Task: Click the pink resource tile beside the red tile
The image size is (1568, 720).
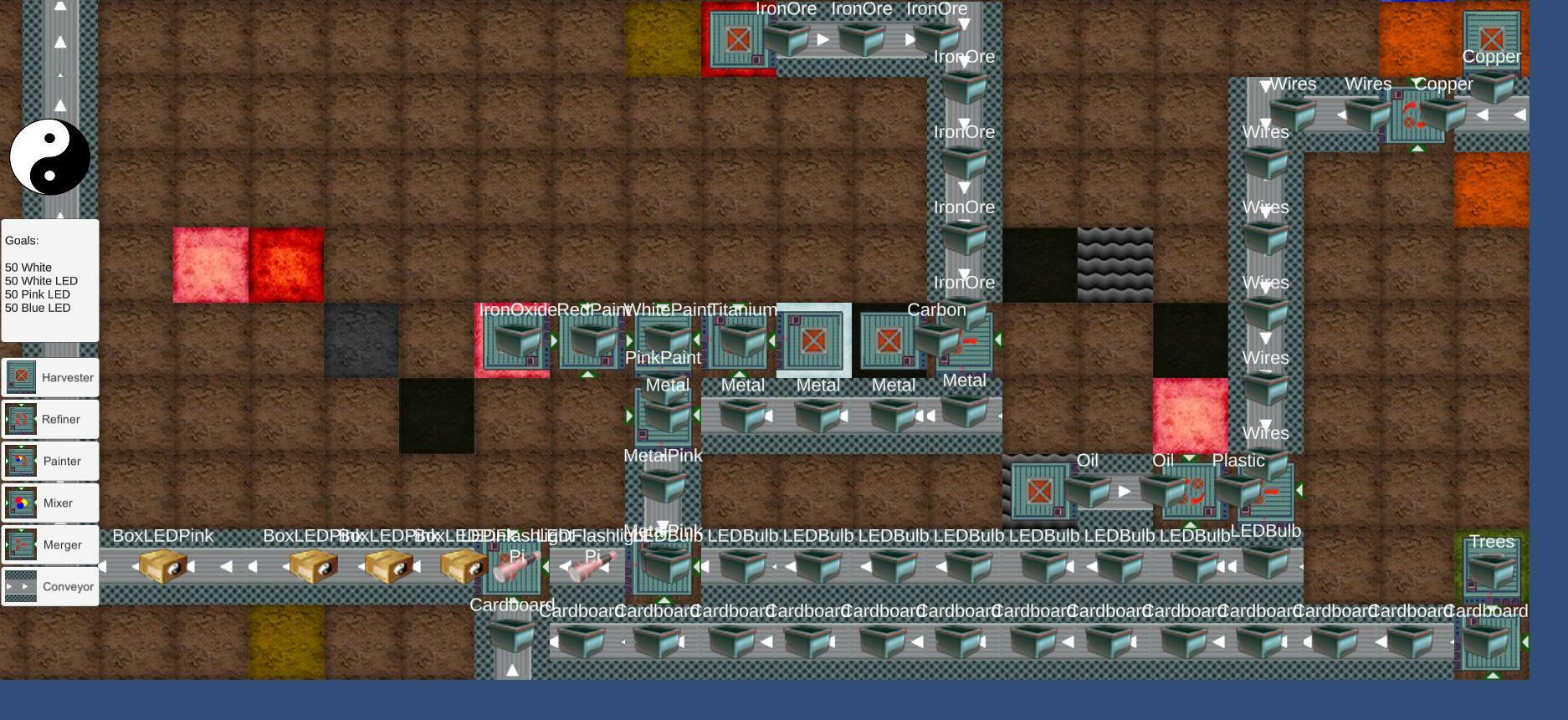Action: [209, 264]
